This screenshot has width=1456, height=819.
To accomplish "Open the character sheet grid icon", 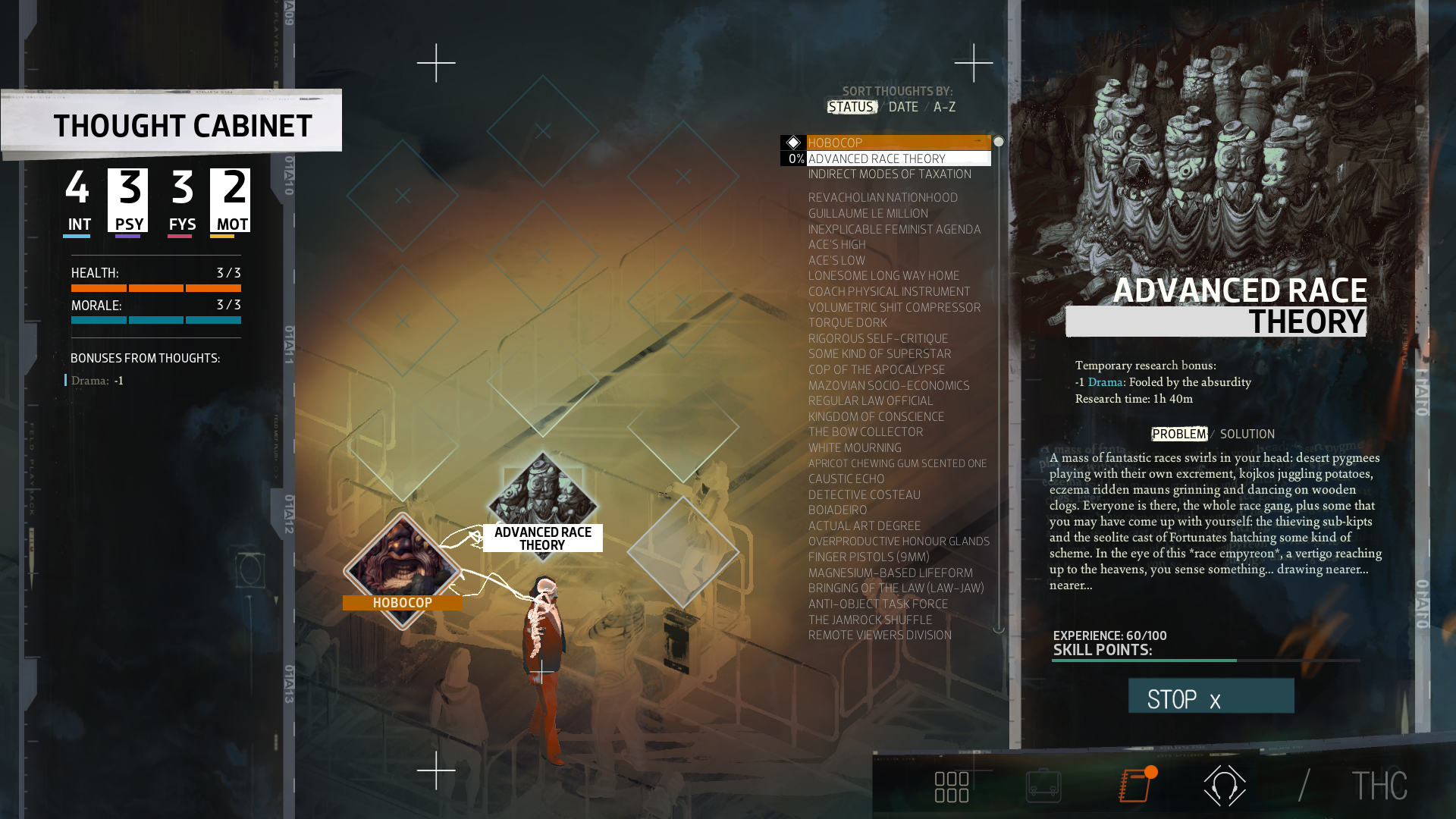I will (951, 787).
